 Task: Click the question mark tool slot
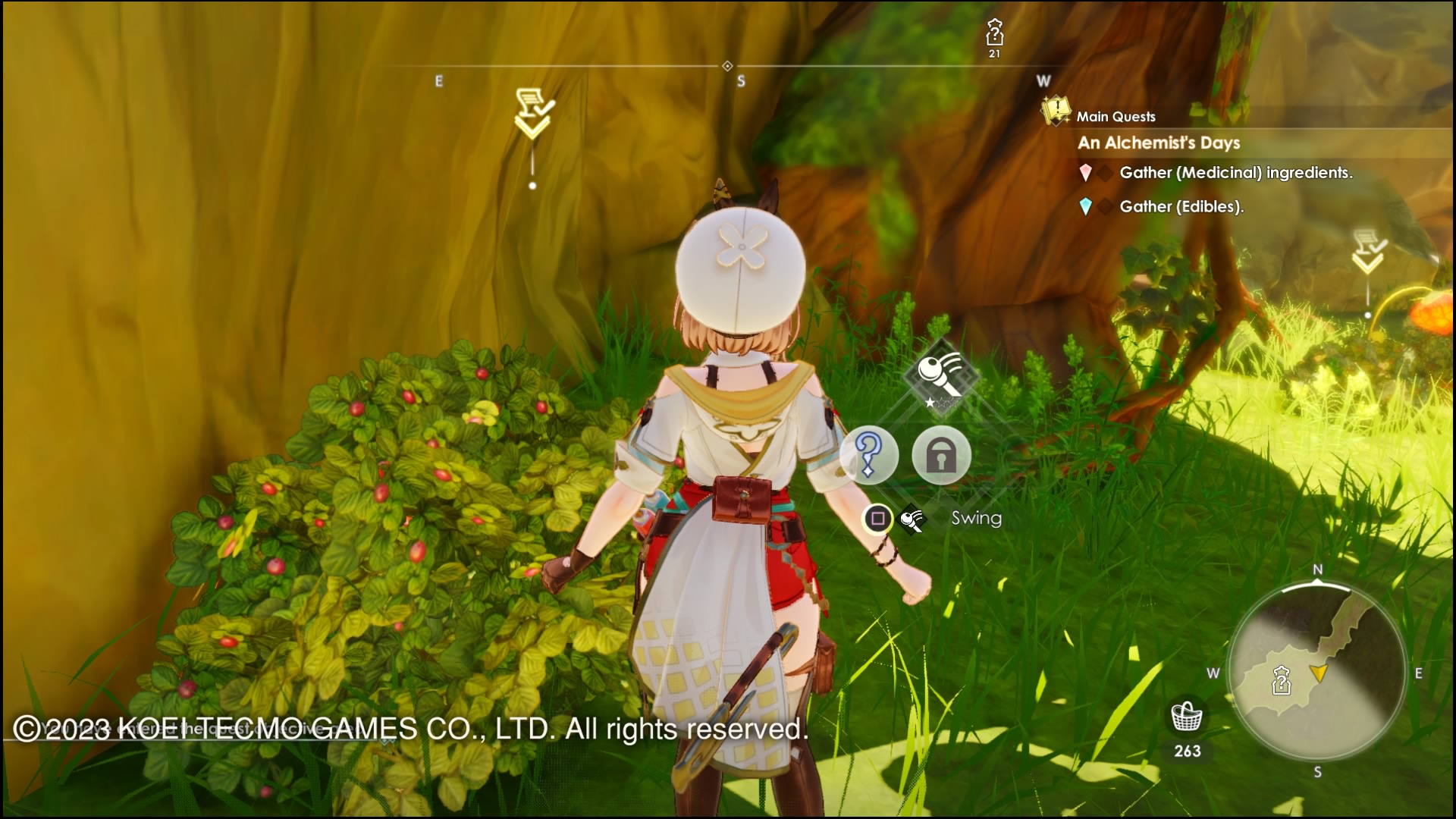coord(869,455)
